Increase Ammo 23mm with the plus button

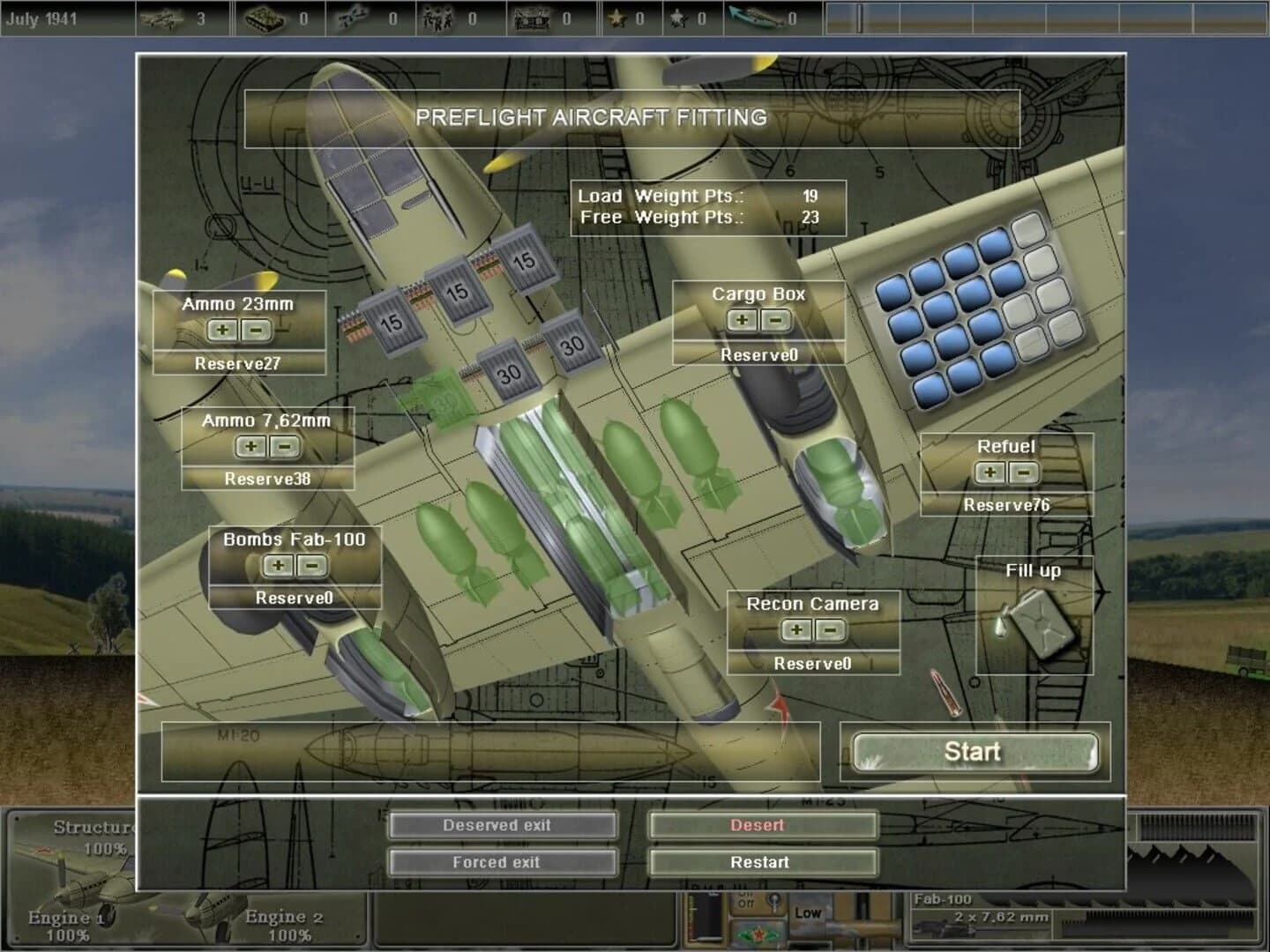pos(222,331)
